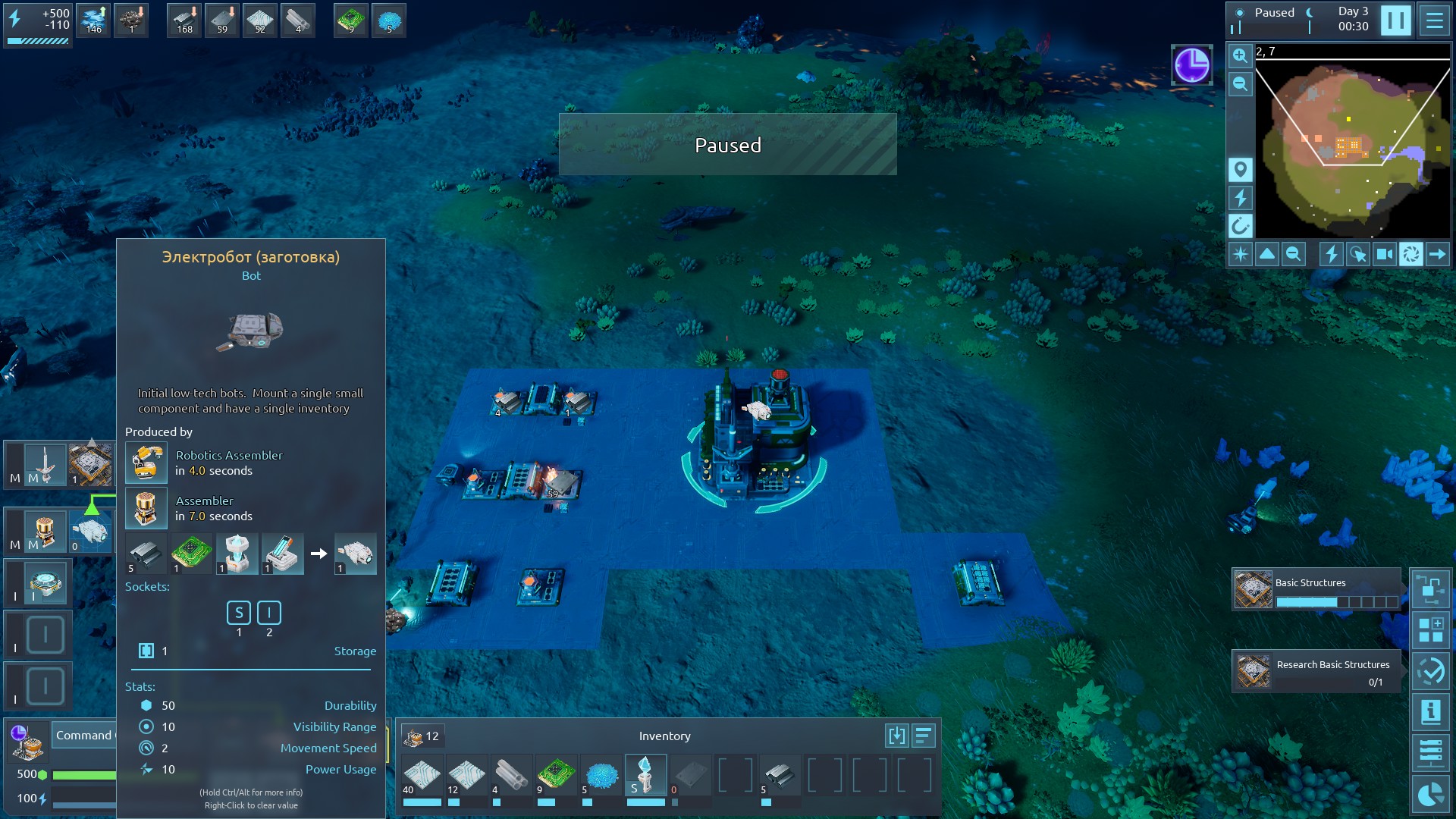Screen dimensions: 1456x819
Task: Select the purple clock speed icon
Action: click(x=1191, y=65)
